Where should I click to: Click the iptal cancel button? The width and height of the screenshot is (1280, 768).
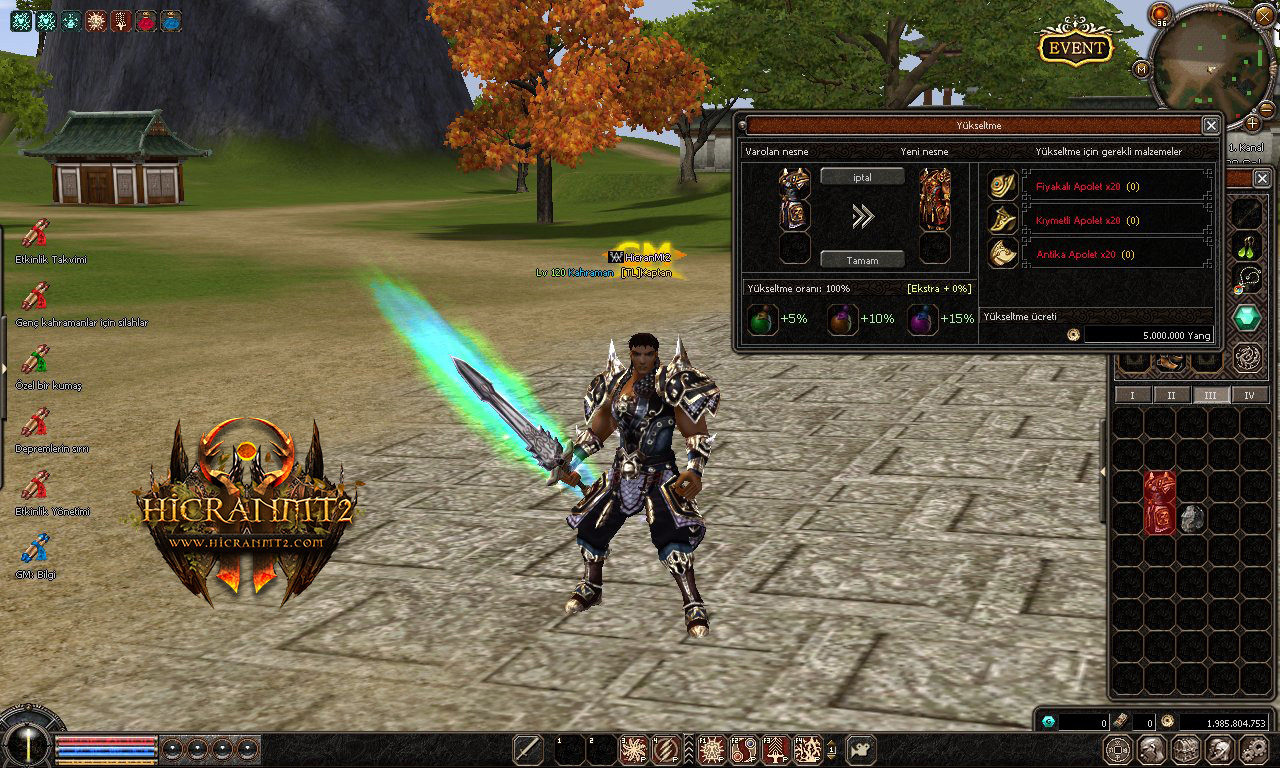(862, 176)
